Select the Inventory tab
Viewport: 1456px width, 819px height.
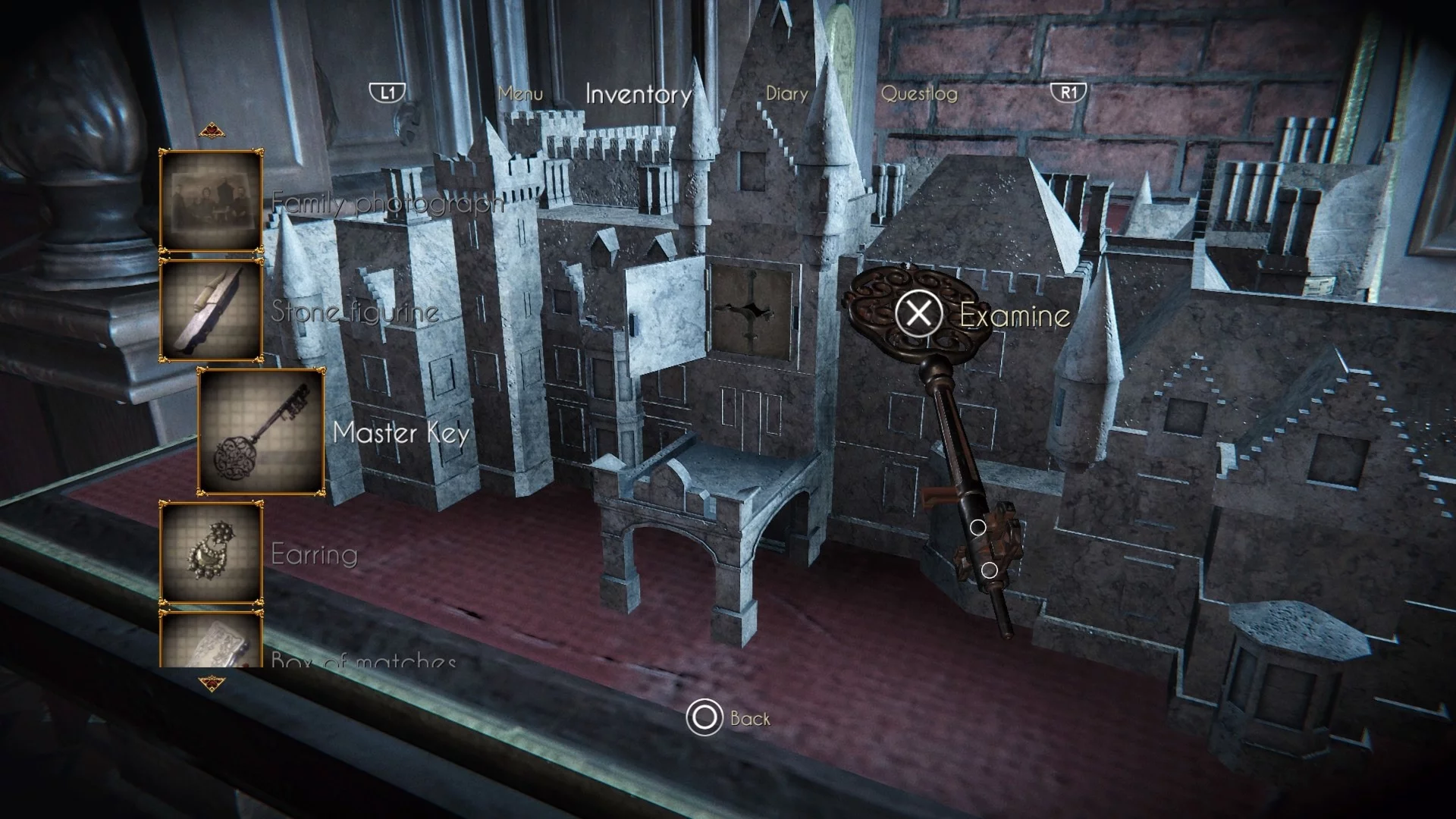[639, 94]
